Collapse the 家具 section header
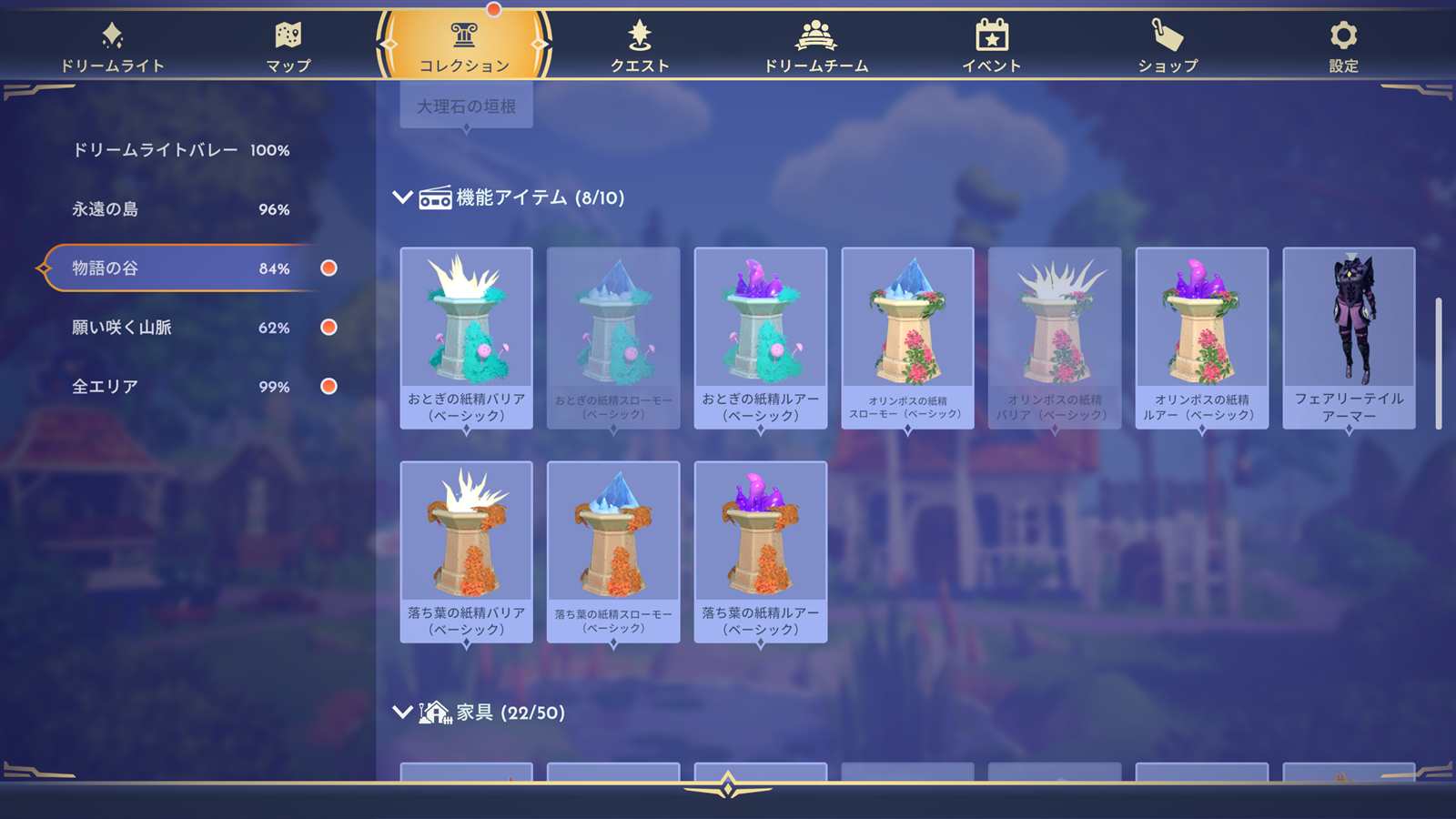Screen dimensions: 1456x819 402,712
